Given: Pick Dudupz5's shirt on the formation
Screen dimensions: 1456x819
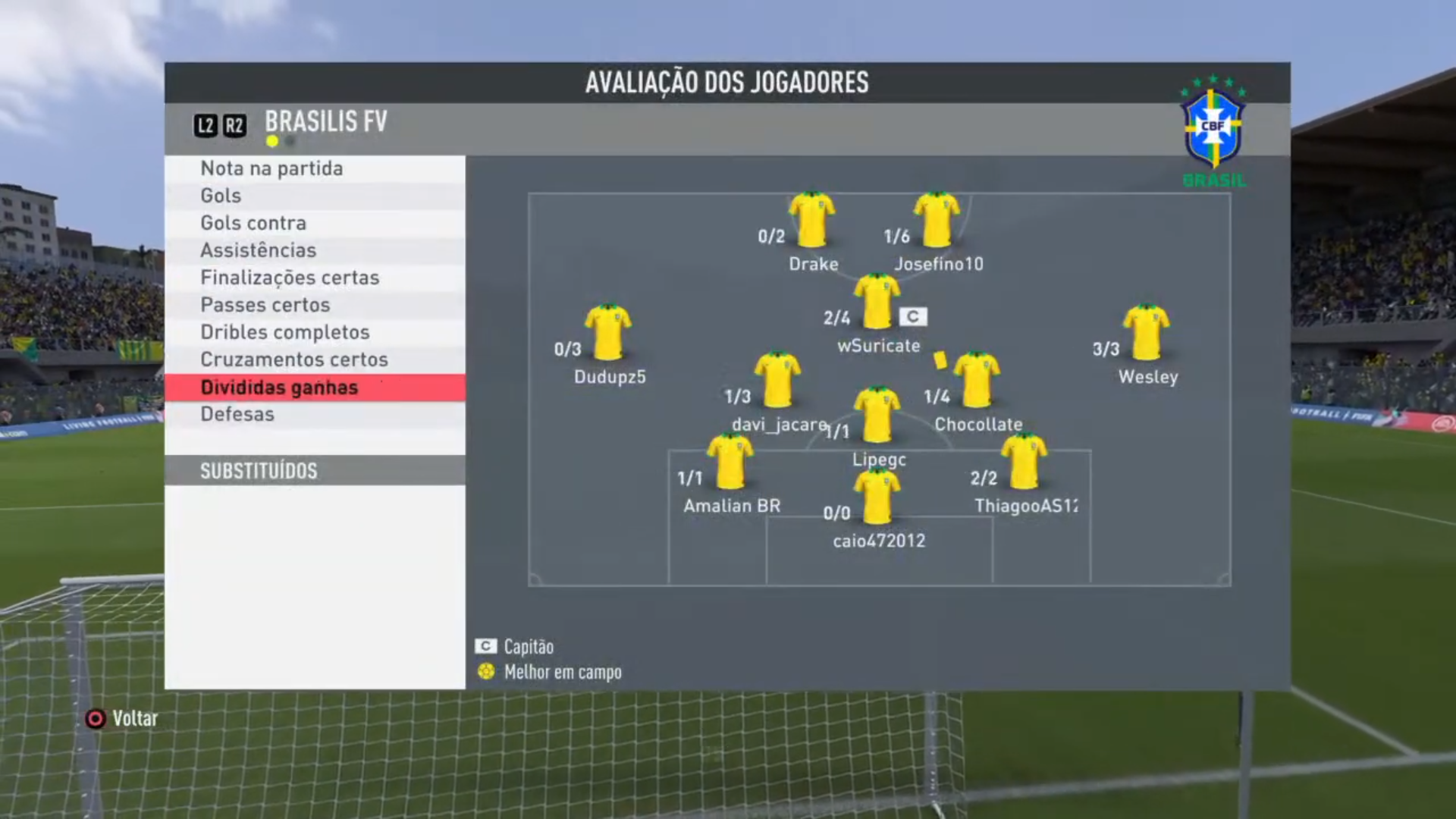Looking at the screenshot, I should coord(608,332).
